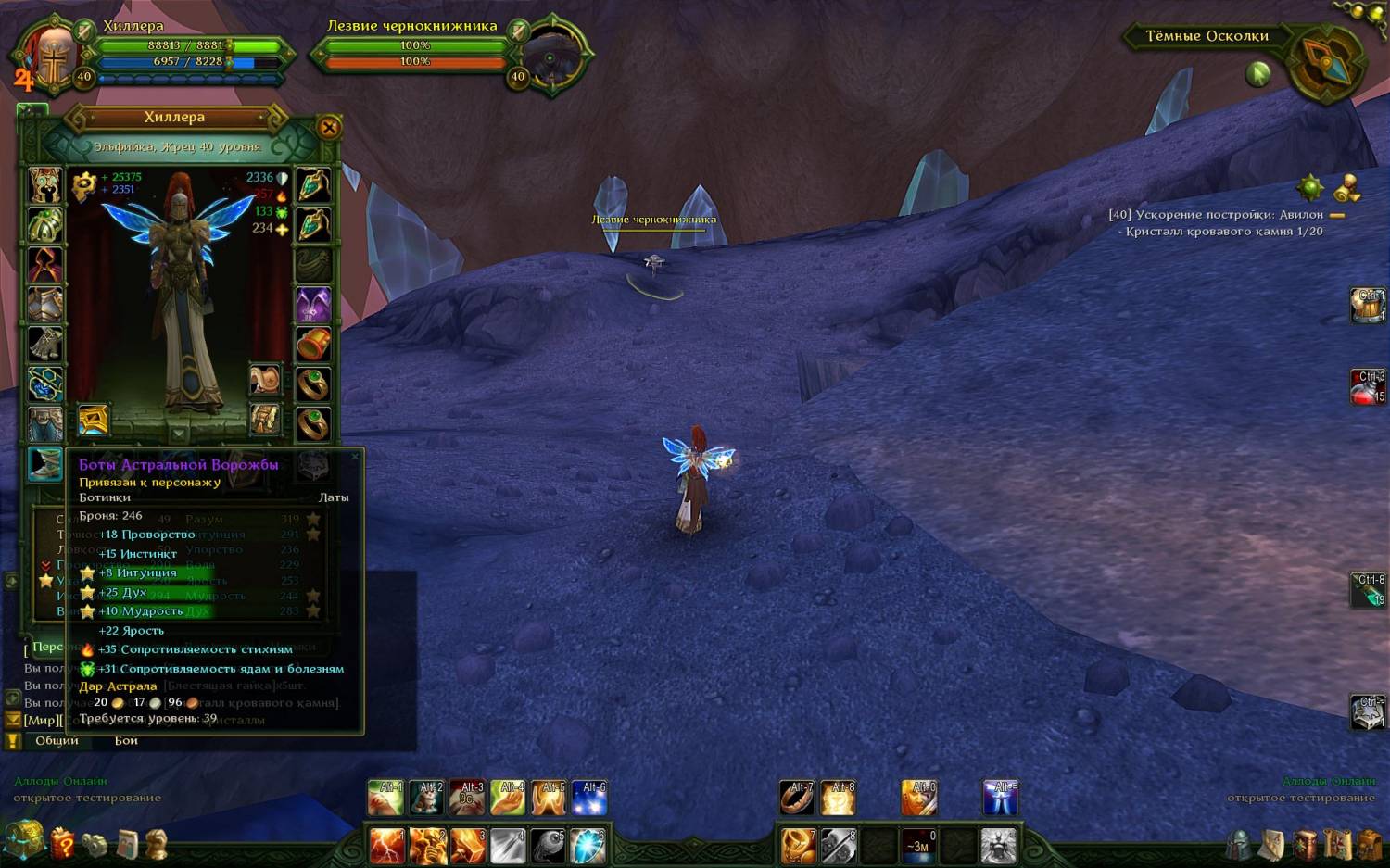Activate the Alt-7 ring ability

coord(796,798)
